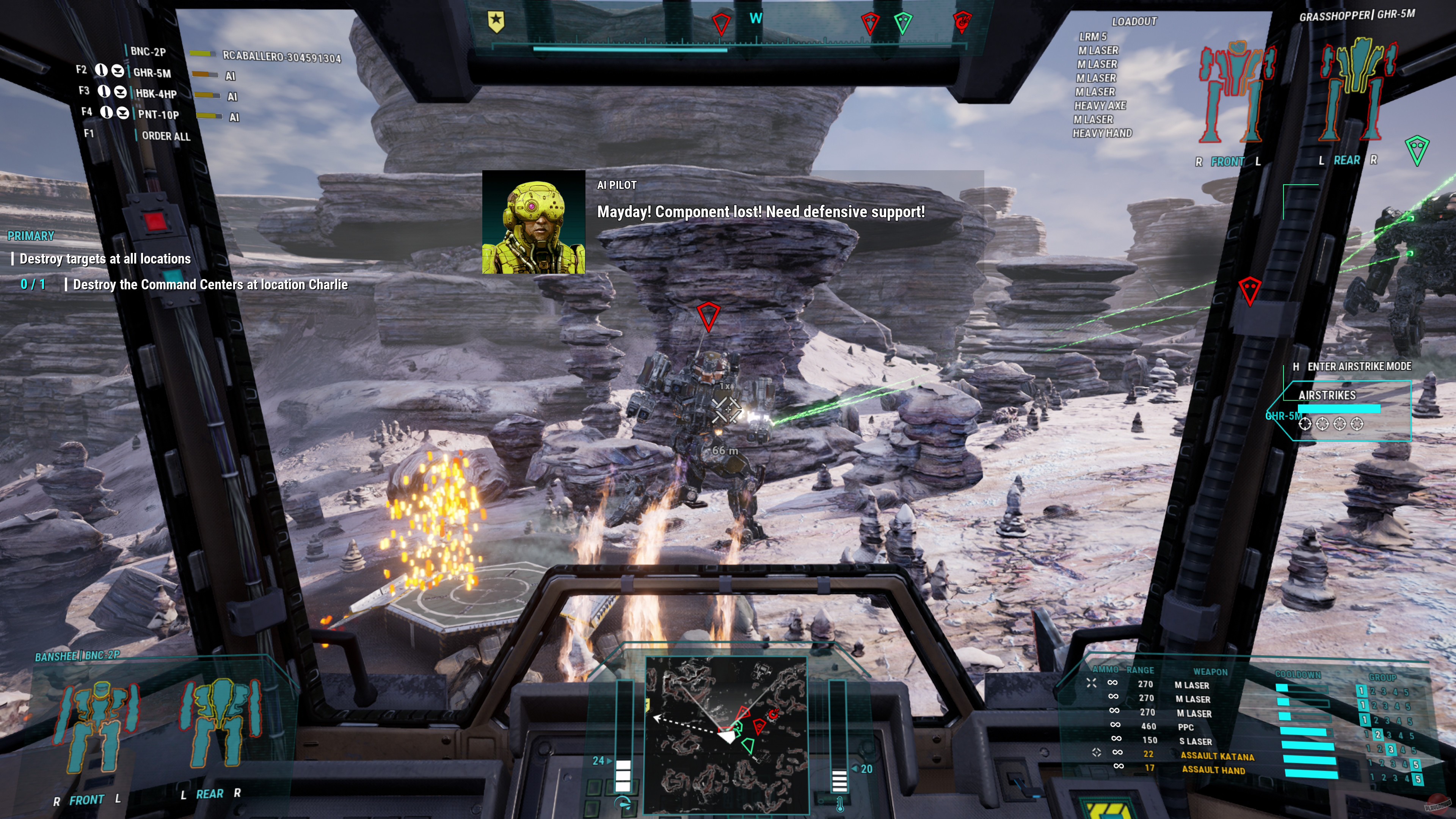Image resolution: width=1456 pixels, height=819 pixels.
Task: Click the PPC cooldown bar
Action: click(1303, 733)
